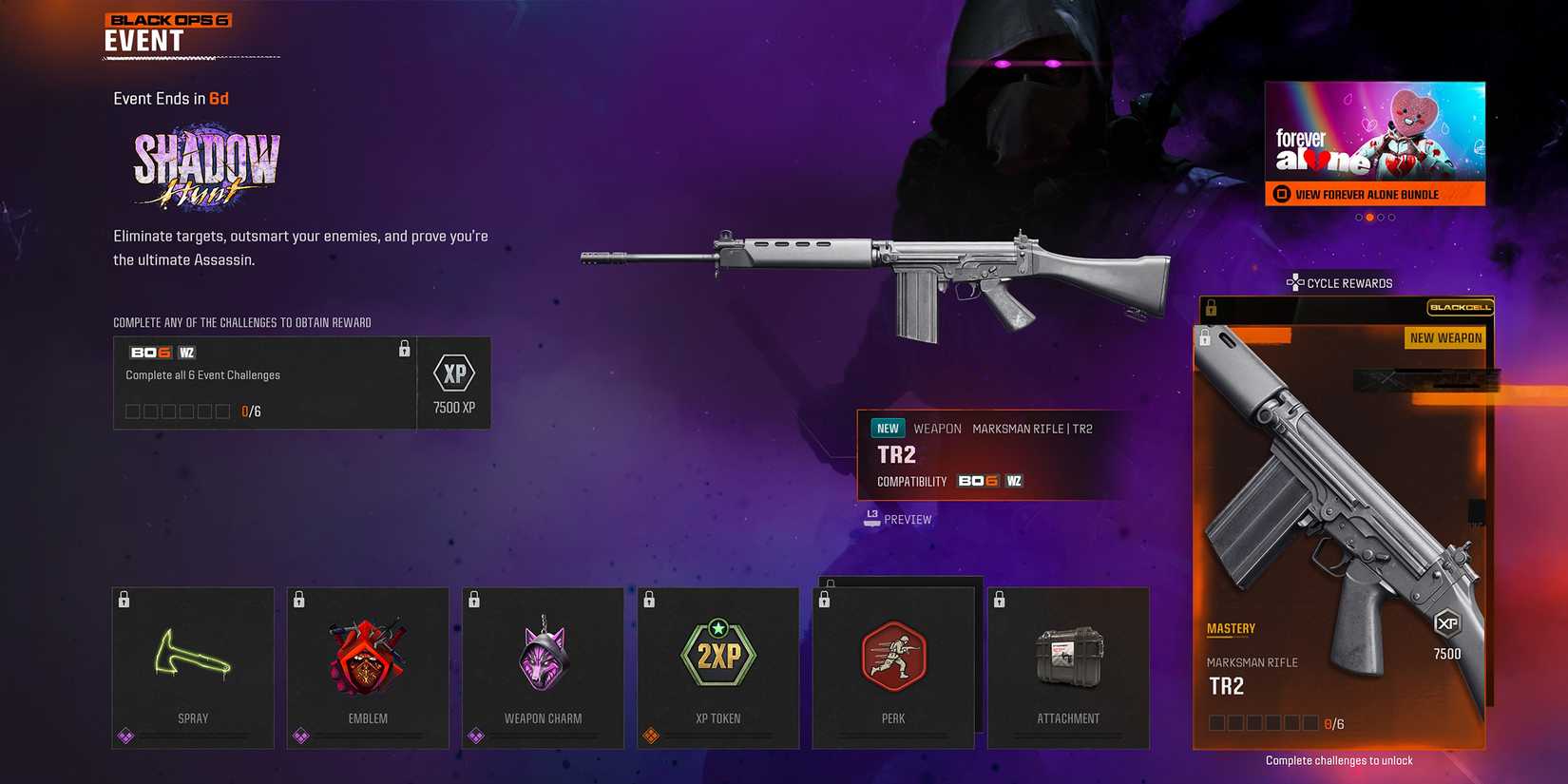Select the Spray reward tile
The image size is (1568, 784).
[x=192, y=665]
